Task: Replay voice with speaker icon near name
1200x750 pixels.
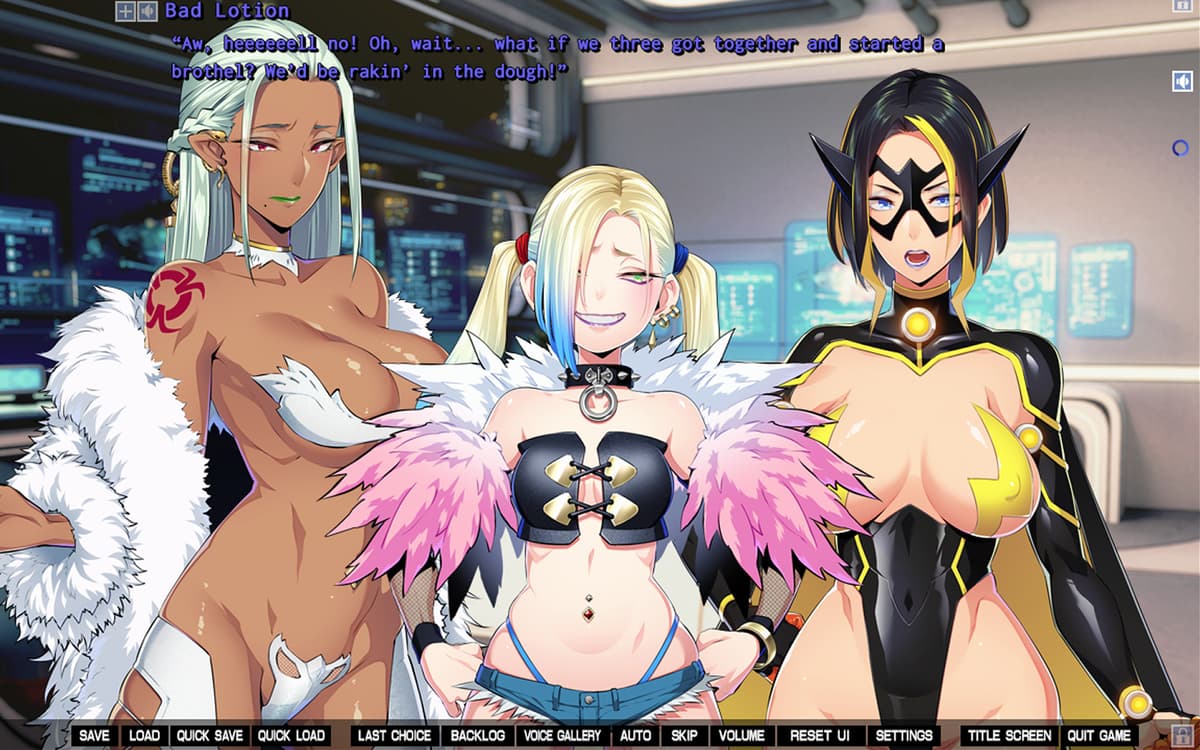Action: pos(147,12)
